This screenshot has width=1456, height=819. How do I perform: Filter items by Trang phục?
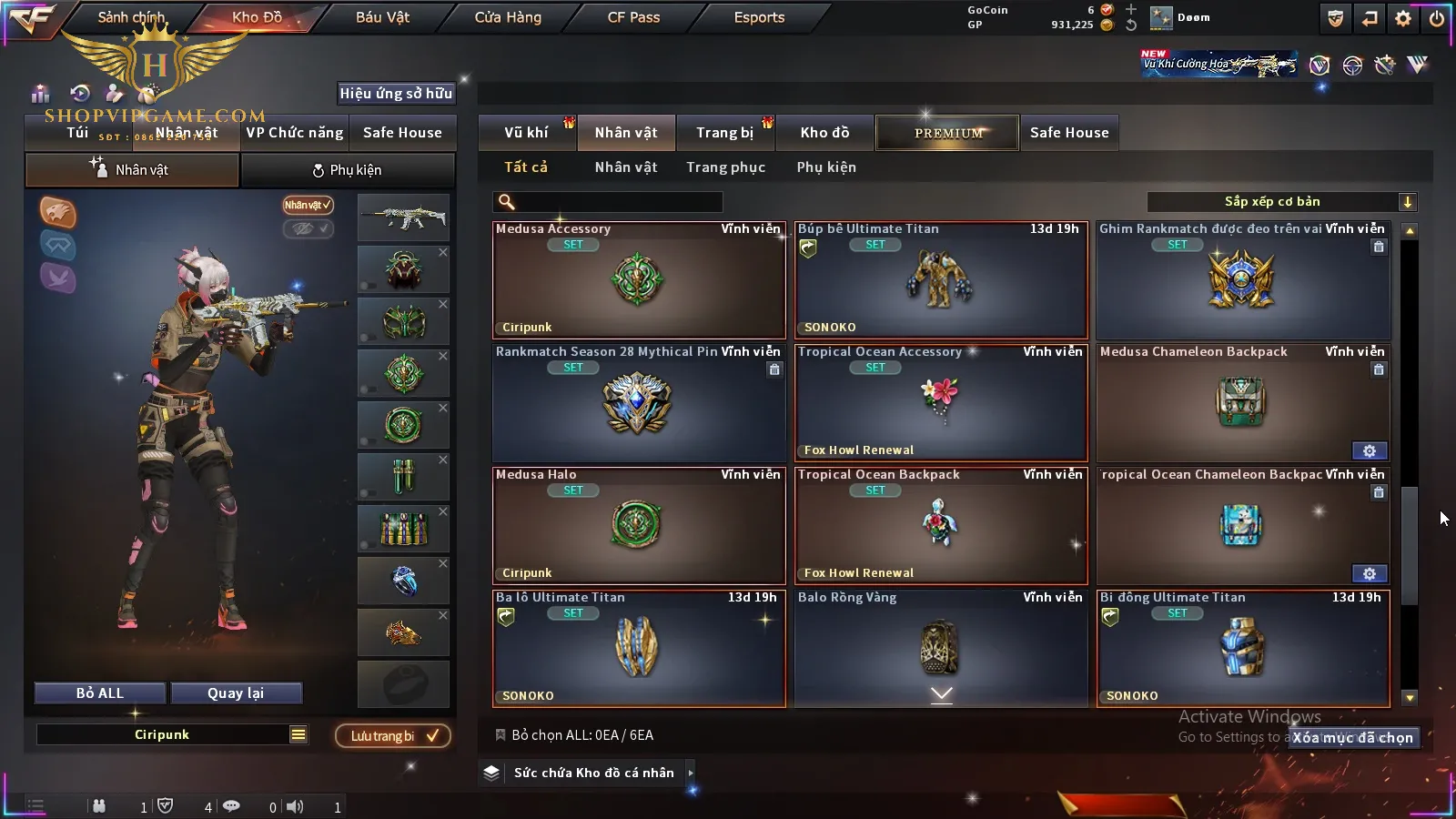click(x=725, y=167)
